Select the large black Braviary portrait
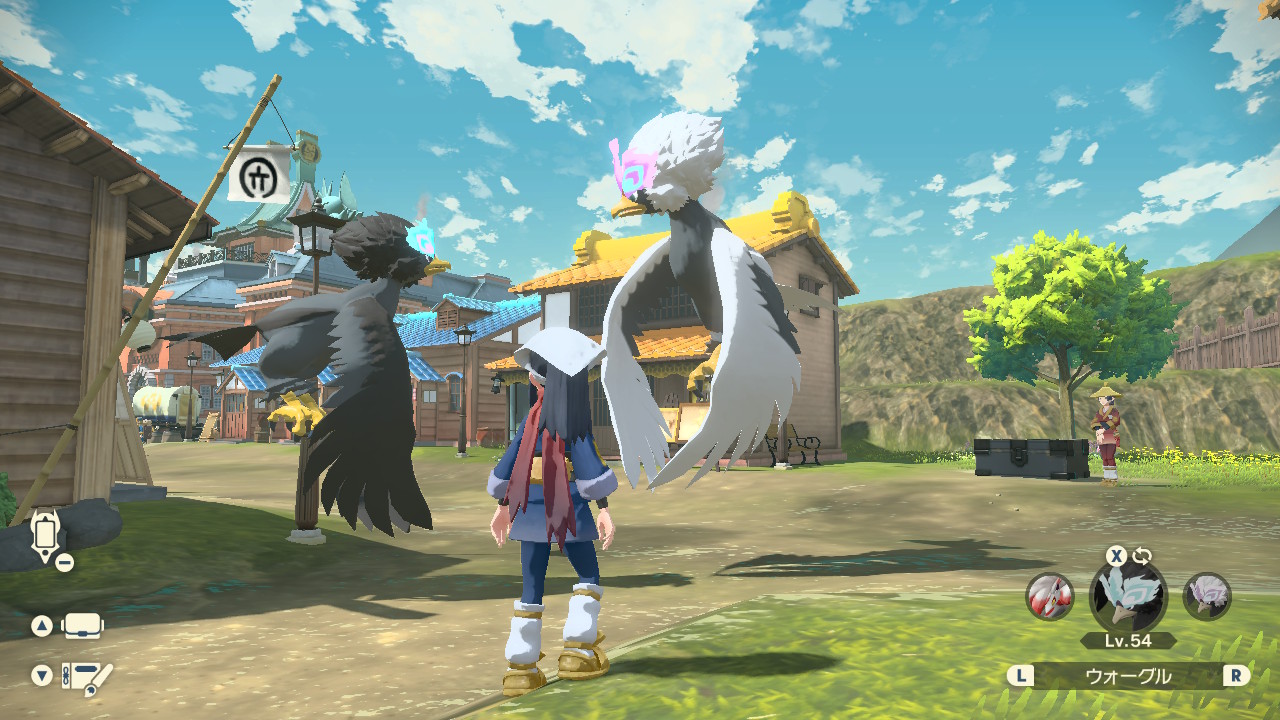 (x=1127, y=597)
